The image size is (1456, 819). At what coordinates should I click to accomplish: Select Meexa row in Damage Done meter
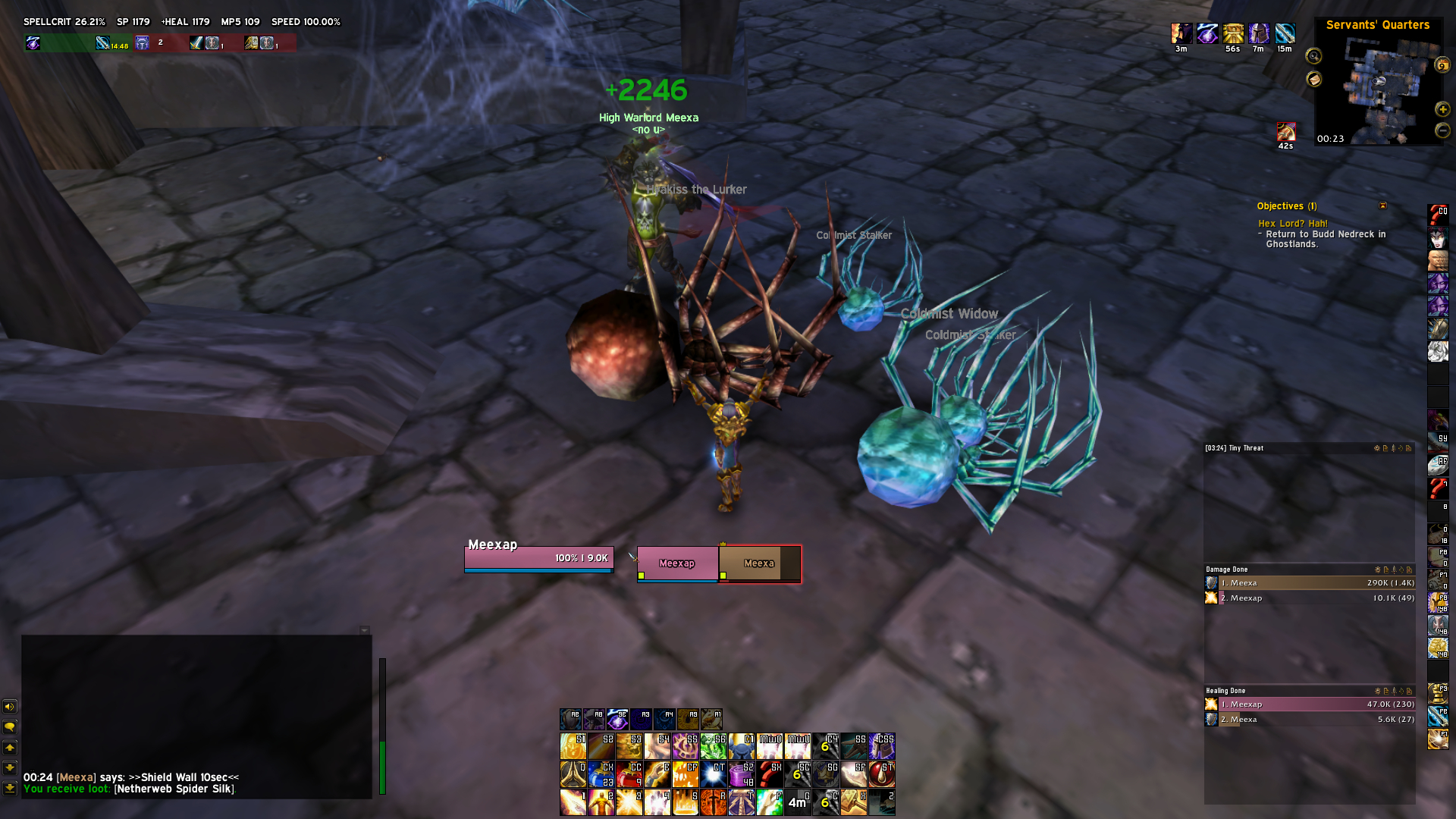tap(1310, 583)
